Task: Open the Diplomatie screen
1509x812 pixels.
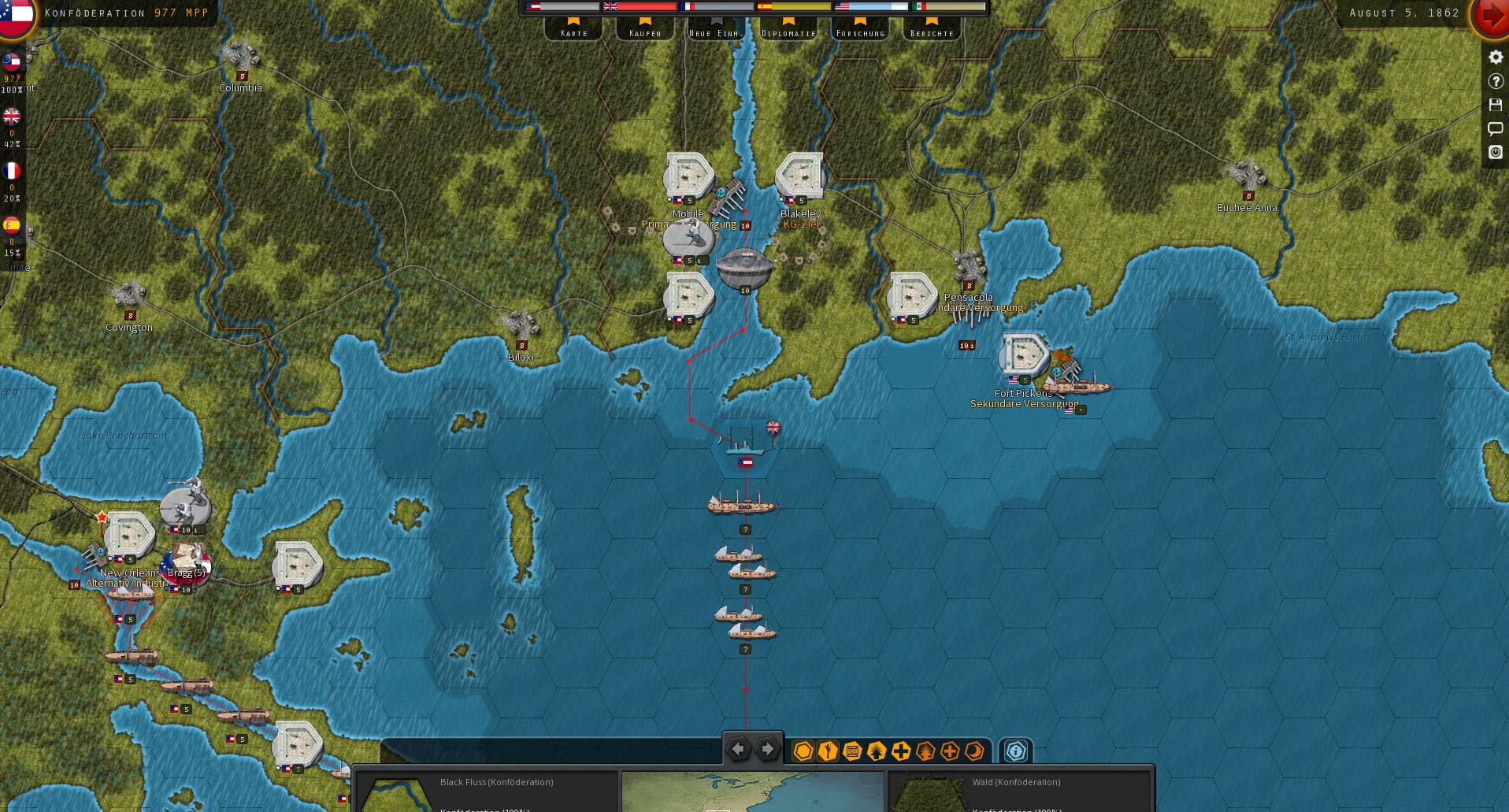Action: (x=788, y=30)
